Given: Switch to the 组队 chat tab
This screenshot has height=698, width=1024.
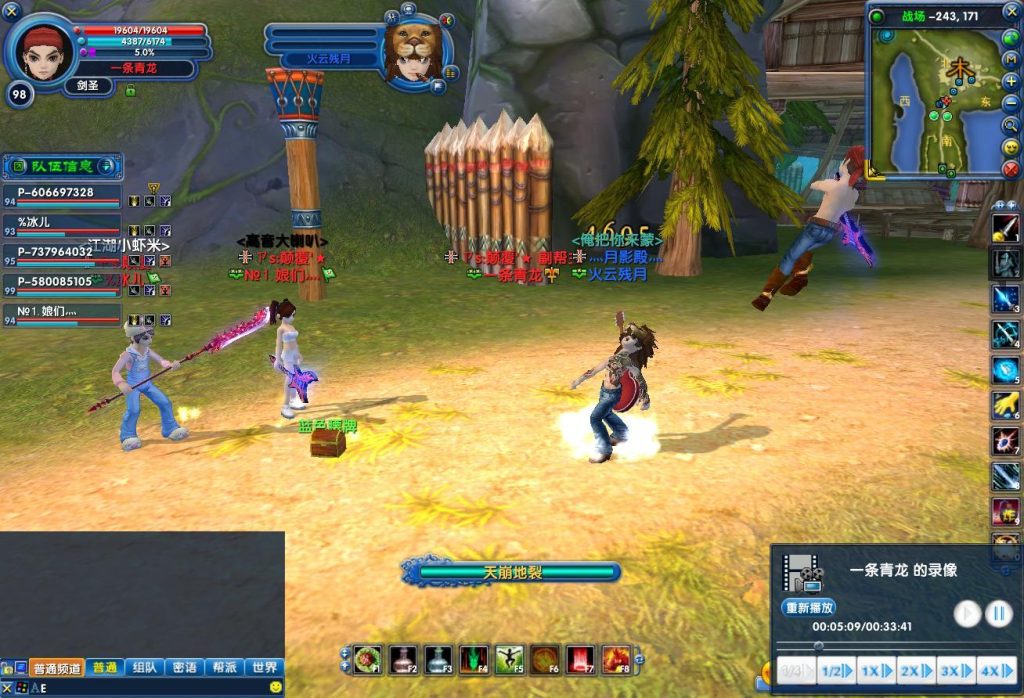Looking at the screenshot, I should click(145, 668).
